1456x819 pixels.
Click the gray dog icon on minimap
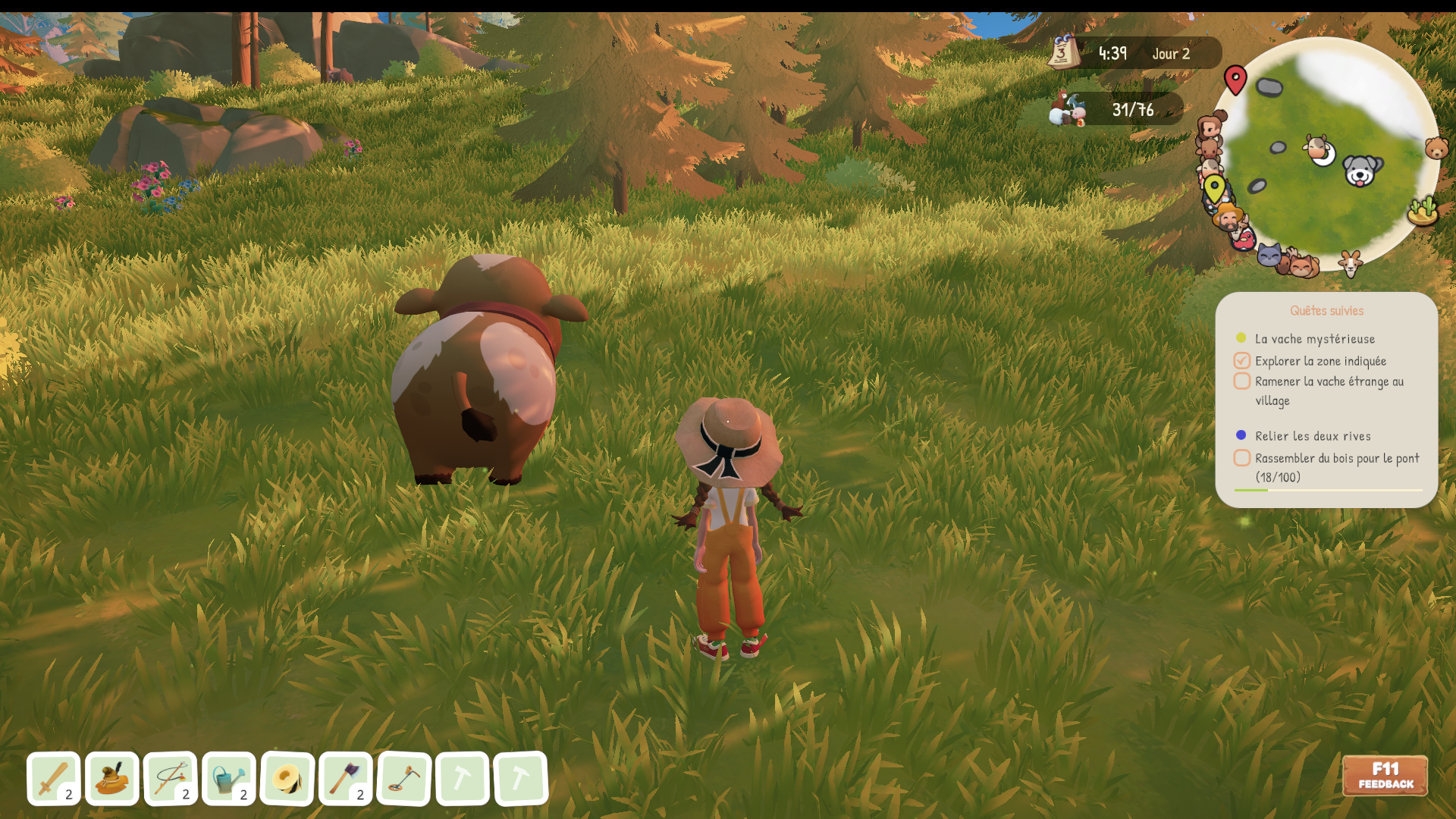point(1360,171)
